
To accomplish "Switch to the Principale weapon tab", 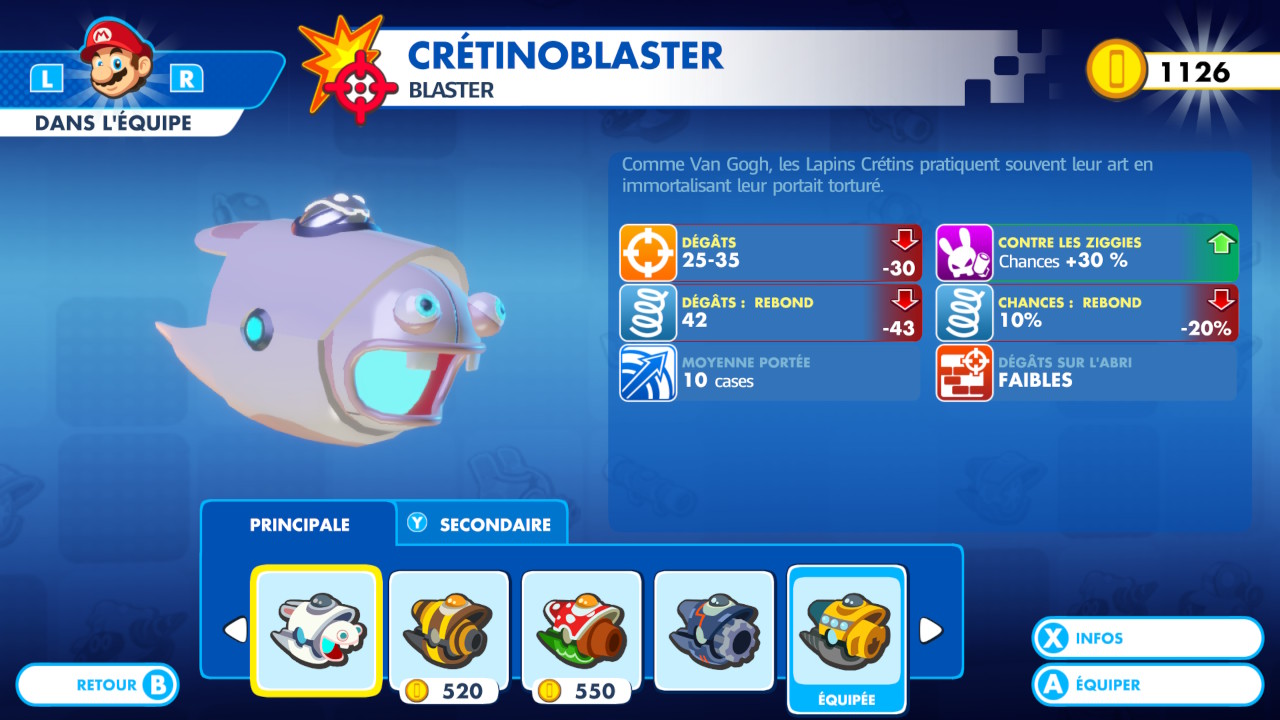I will [299, 524].
